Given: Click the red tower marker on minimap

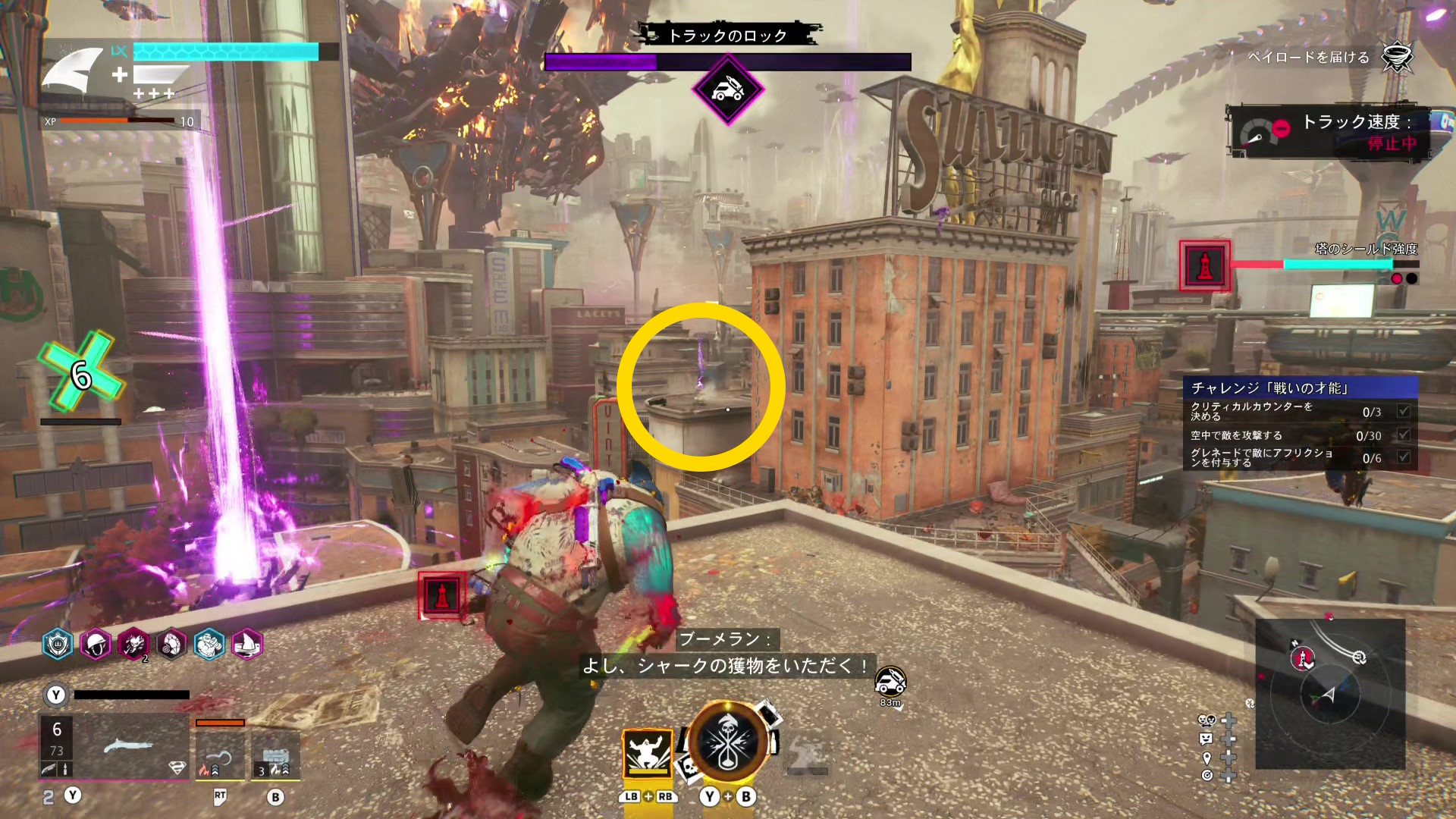Looking at the screenshot, I should pos(1303,657).
